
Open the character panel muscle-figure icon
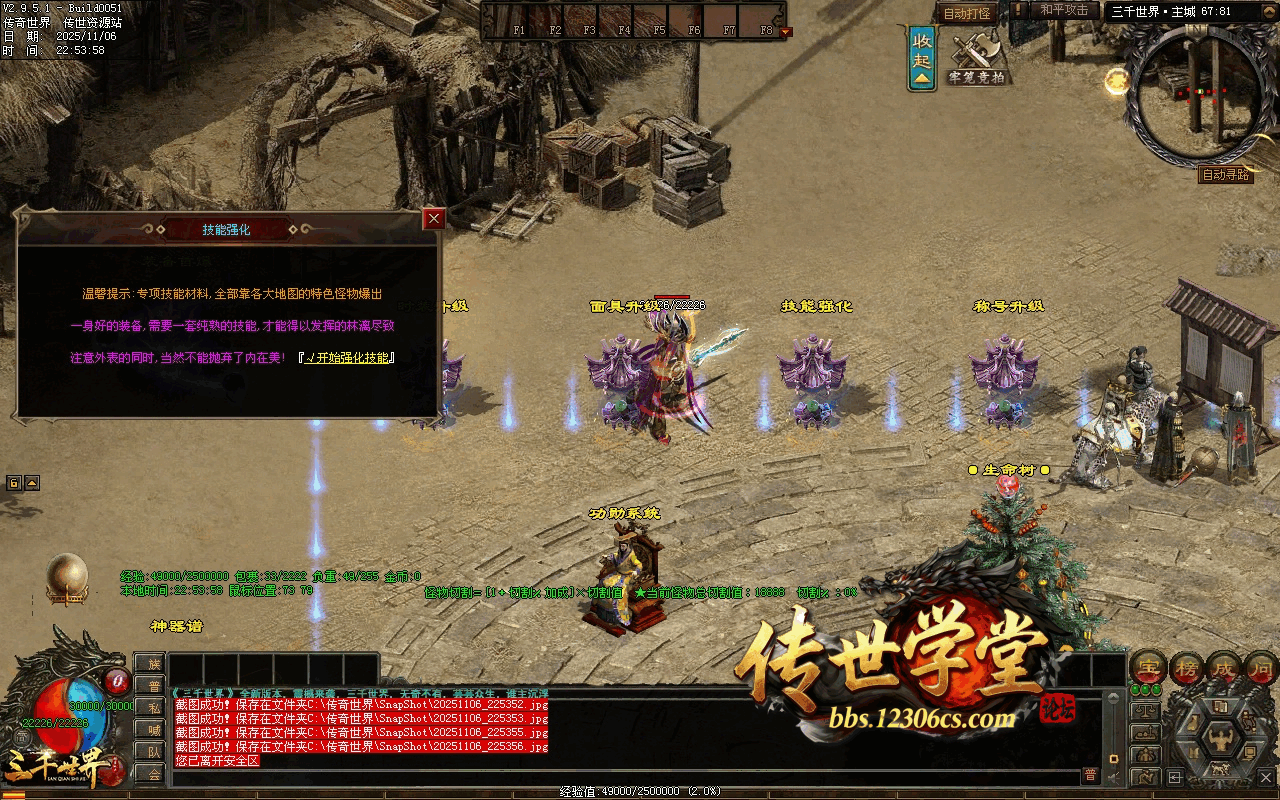point(1220,740)
